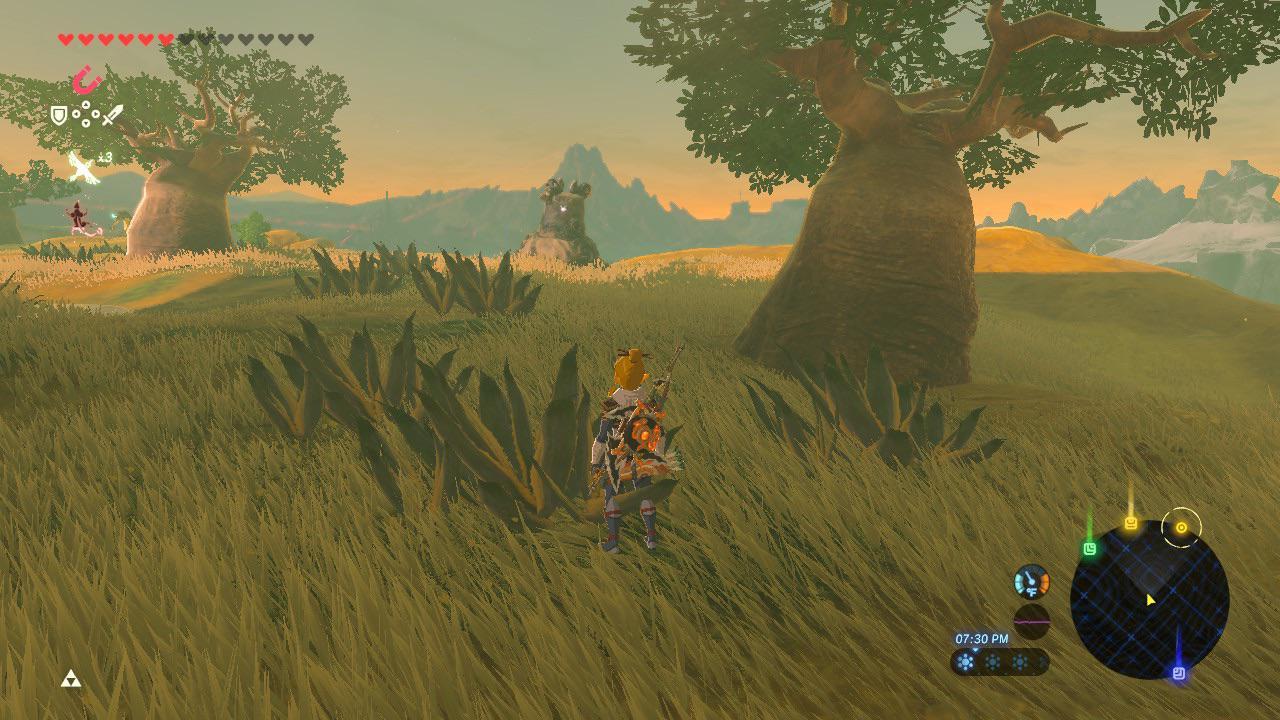Select the Magnesis rune icon
Viewport: 1280px width, 720px height.
tap(86, 78)
